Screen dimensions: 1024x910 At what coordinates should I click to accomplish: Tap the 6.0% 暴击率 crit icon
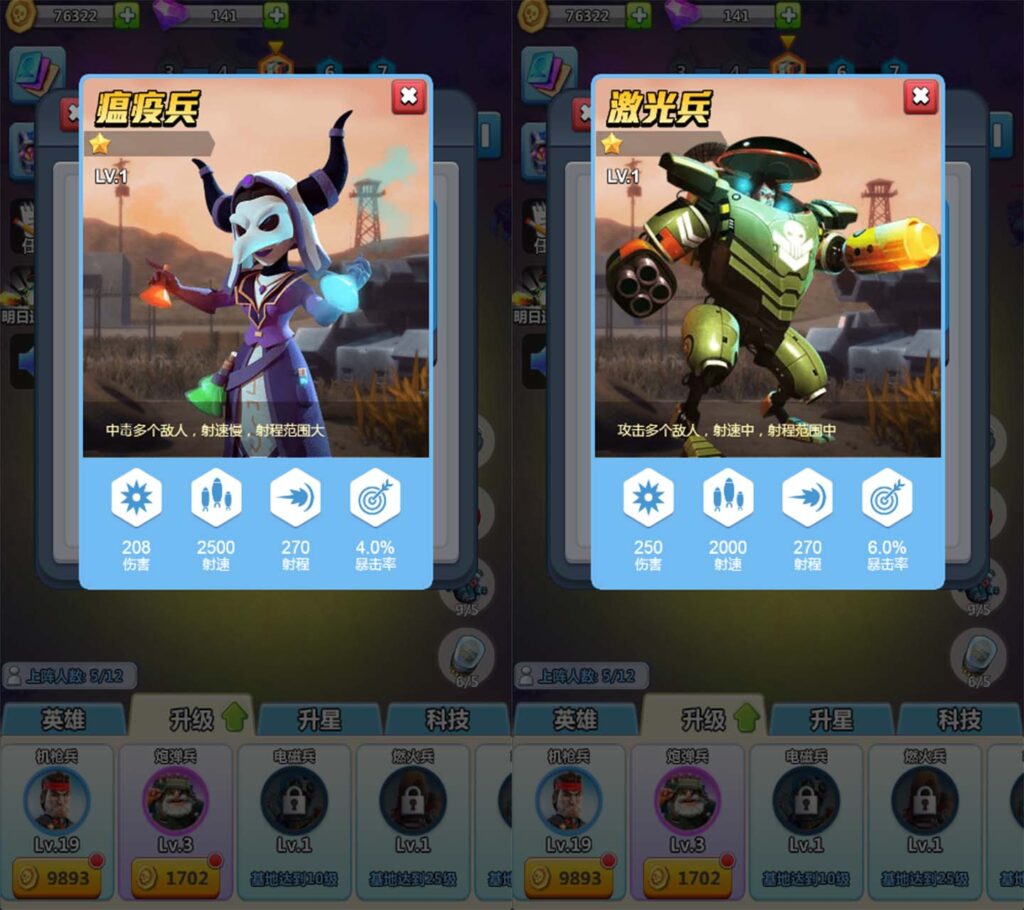pyautogui.click(x=887, y=497)
